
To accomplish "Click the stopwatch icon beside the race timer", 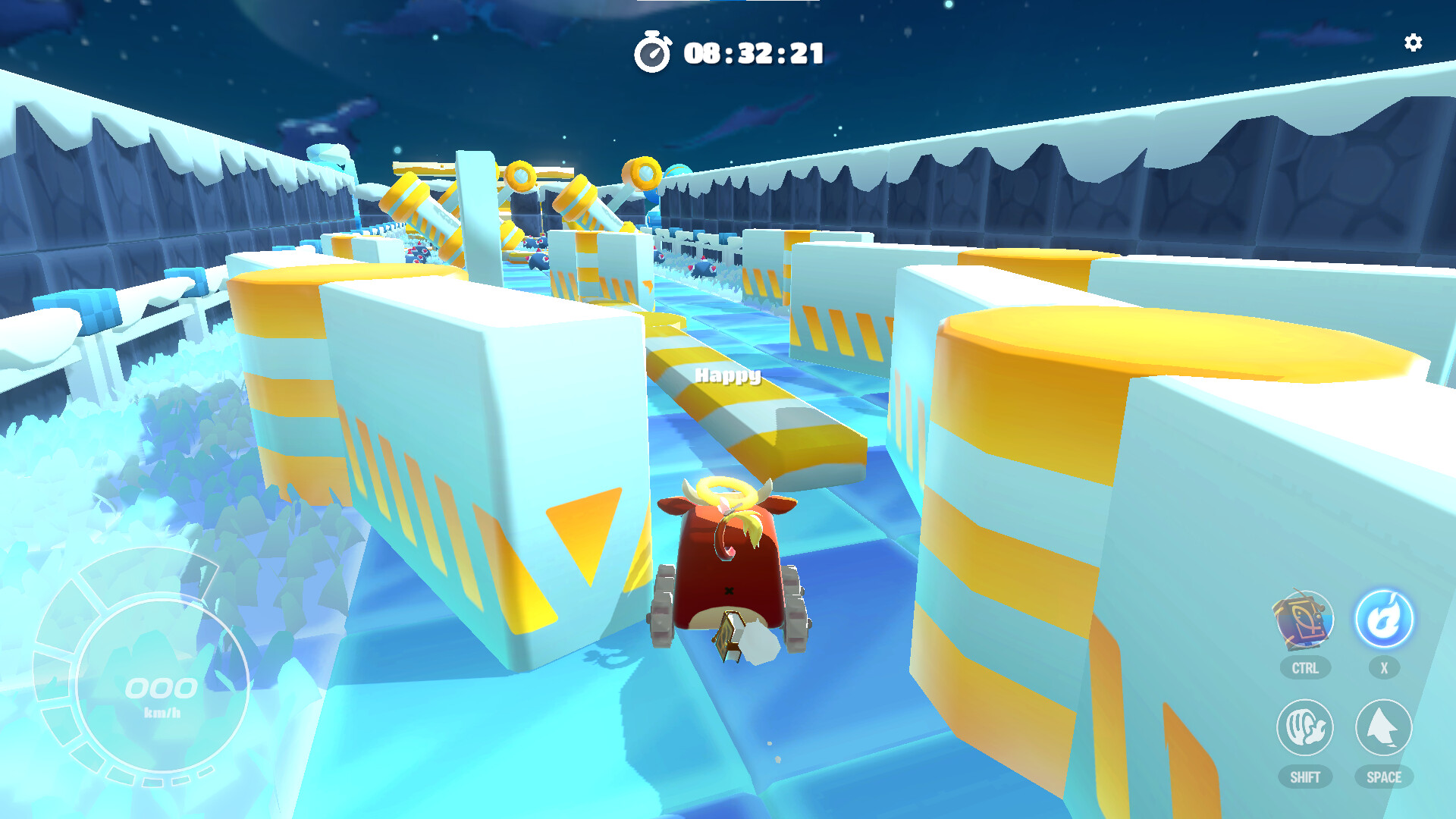I will point(654,52).
